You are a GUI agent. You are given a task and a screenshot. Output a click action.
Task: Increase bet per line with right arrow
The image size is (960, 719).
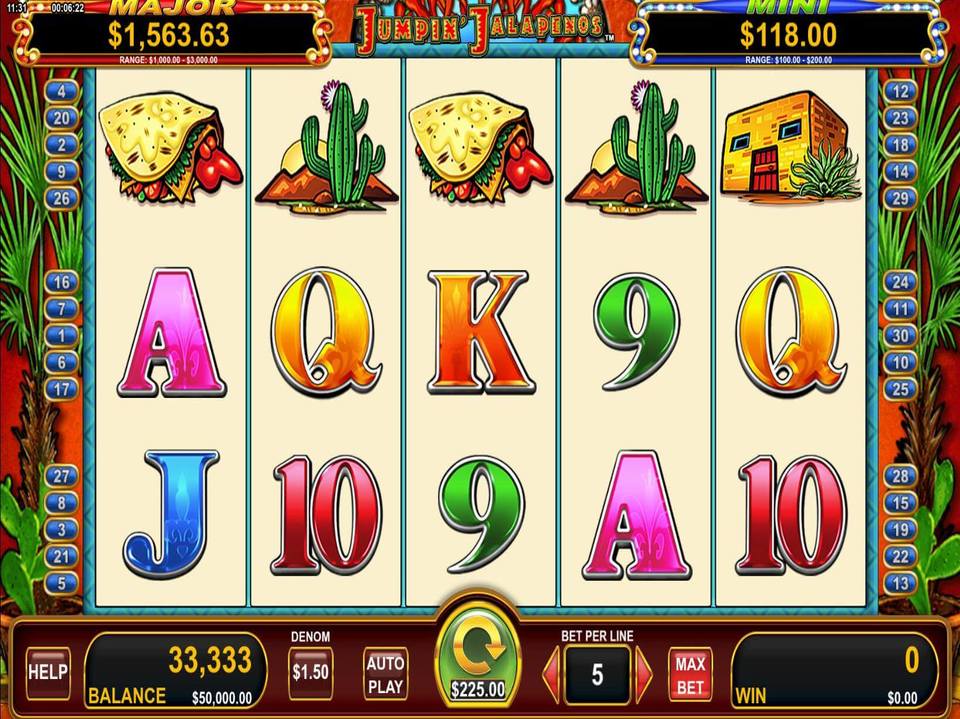[644, 674]
